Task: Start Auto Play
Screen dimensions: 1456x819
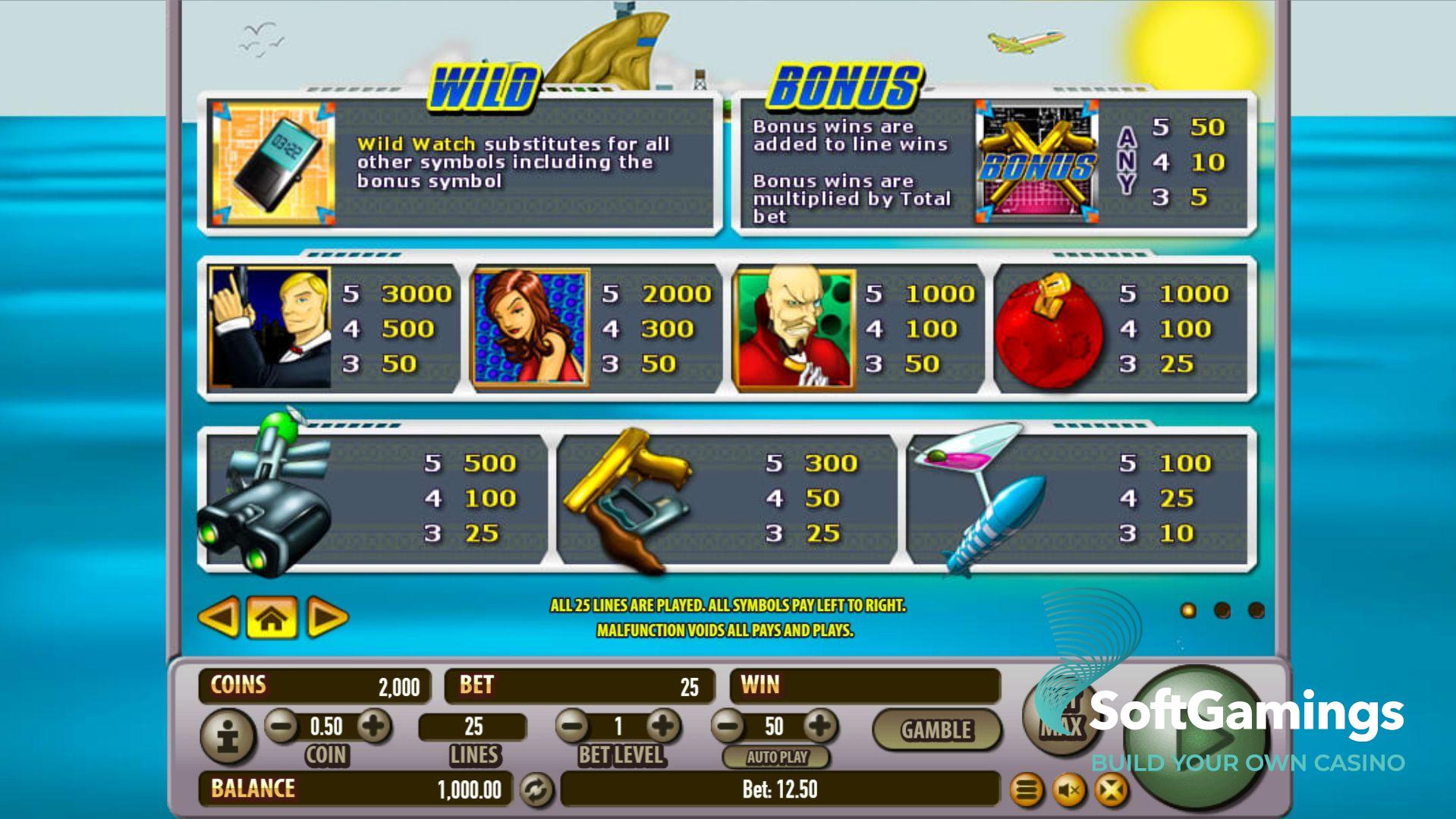Action: click(776, 757)
